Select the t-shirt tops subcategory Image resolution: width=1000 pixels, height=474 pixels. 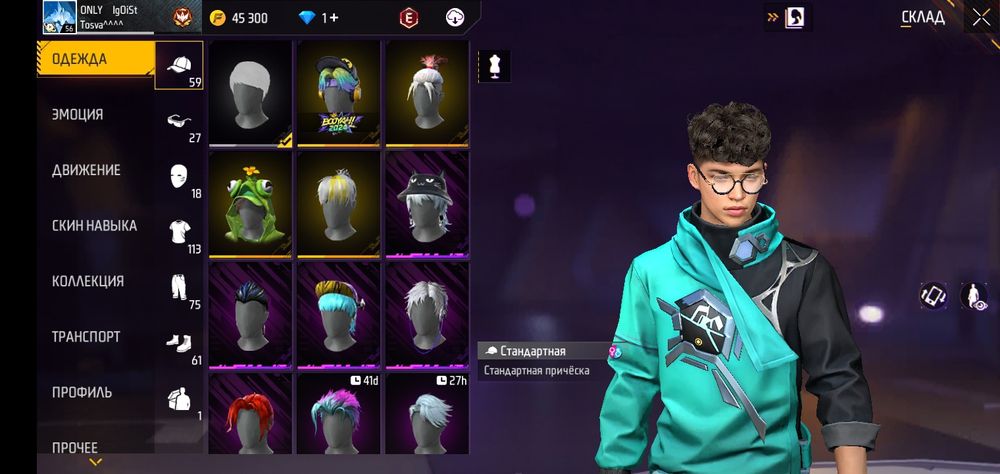pyautogui.click(x=180, y=234)
